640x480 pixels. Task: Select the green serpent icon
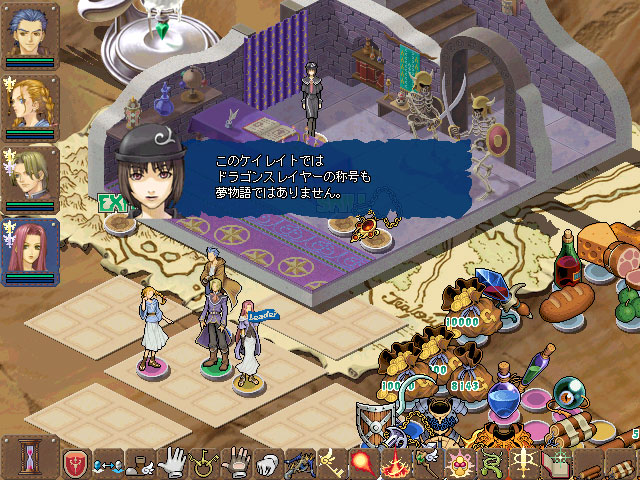491,464
